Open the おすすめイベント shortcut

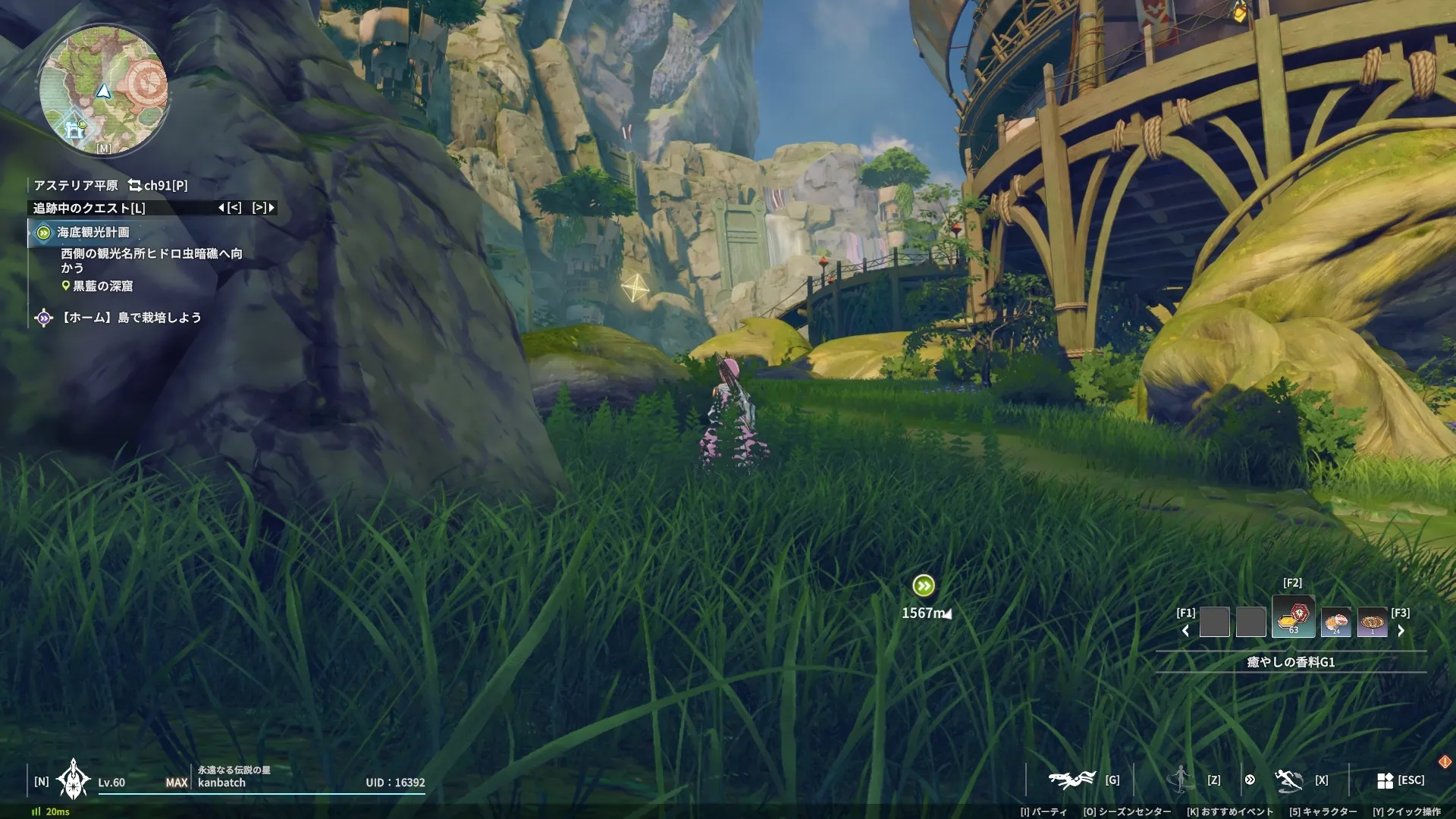[1230, 811]
